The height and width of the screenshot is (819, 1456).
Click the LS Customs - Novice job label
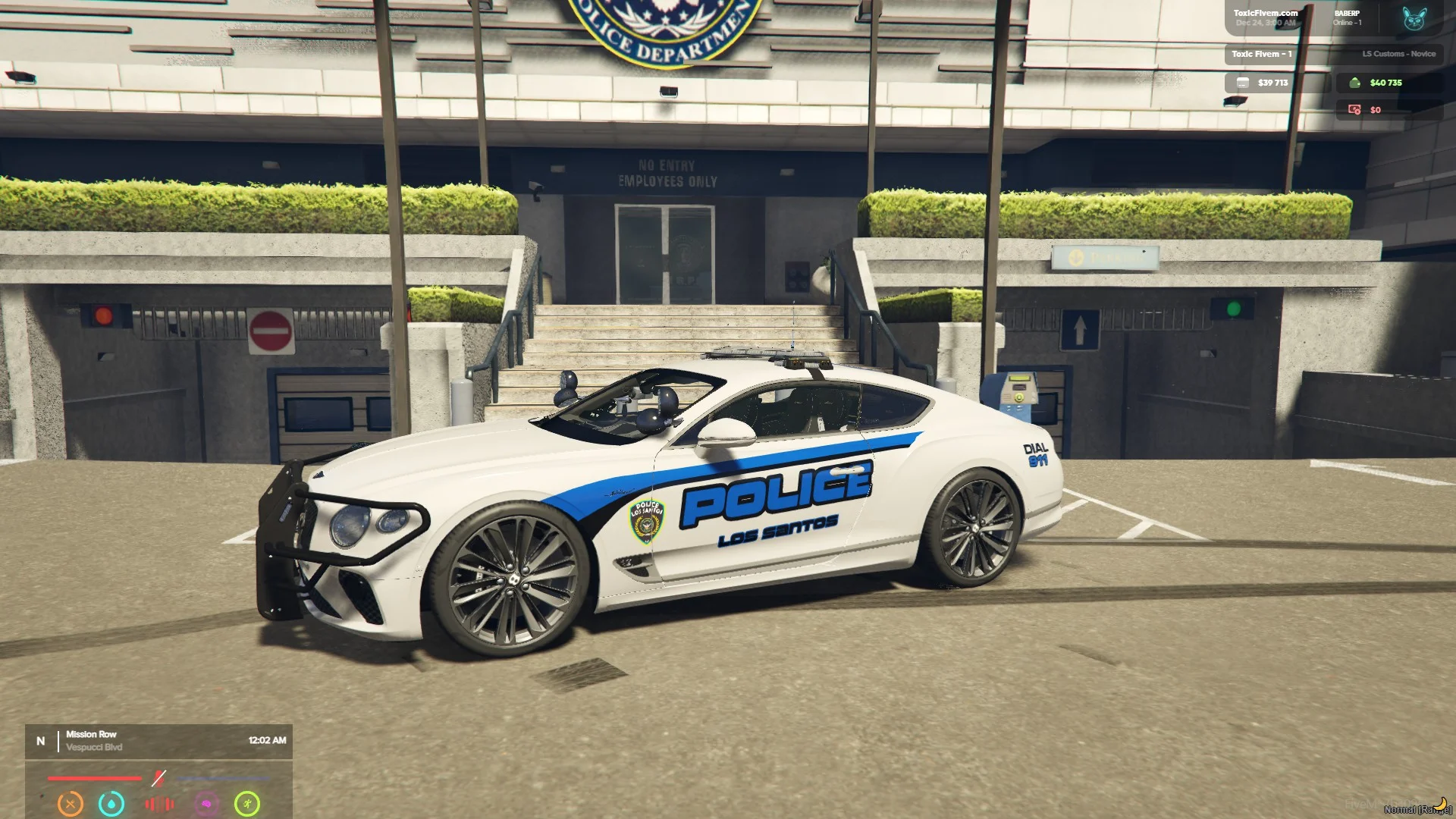(x=1398, y=54)
